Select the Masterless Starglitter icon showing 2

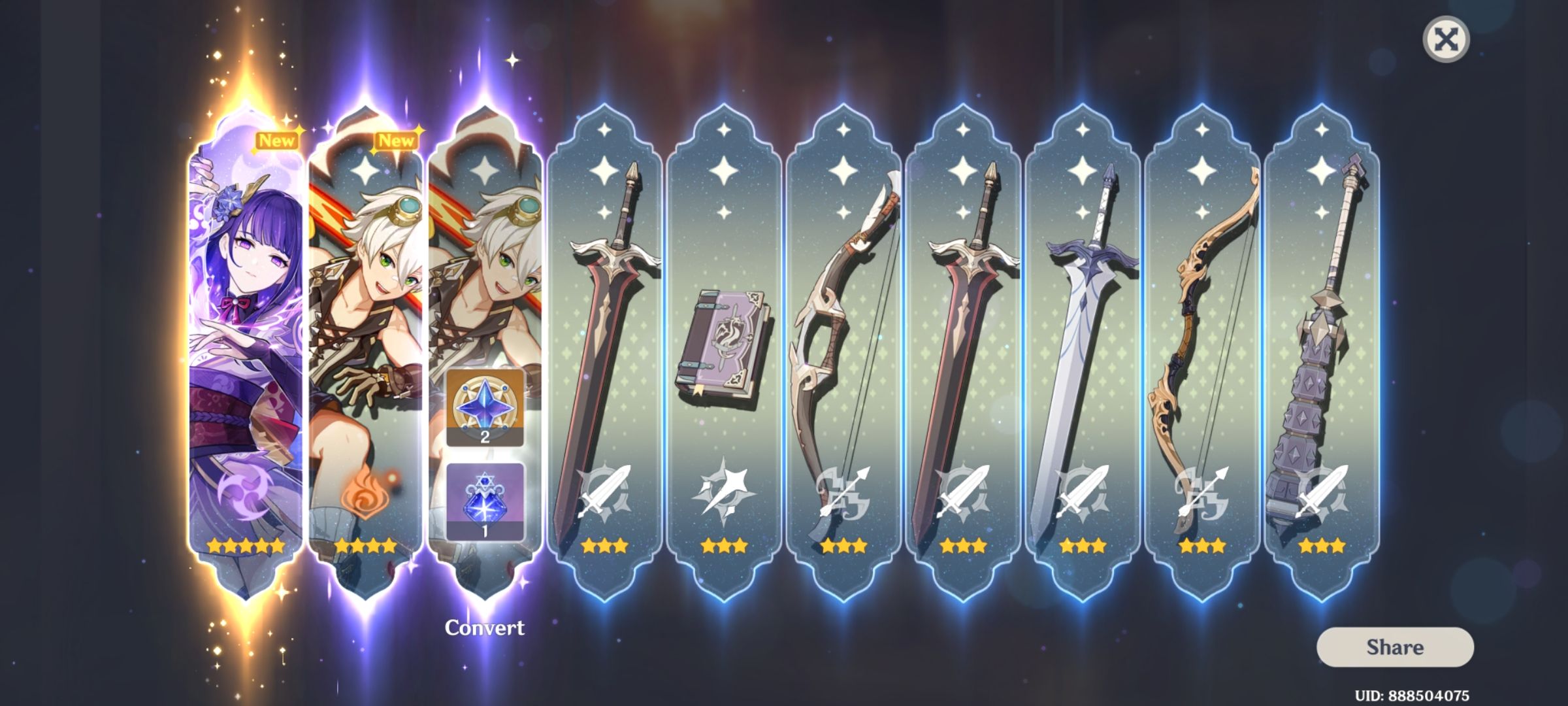(485, 409)
